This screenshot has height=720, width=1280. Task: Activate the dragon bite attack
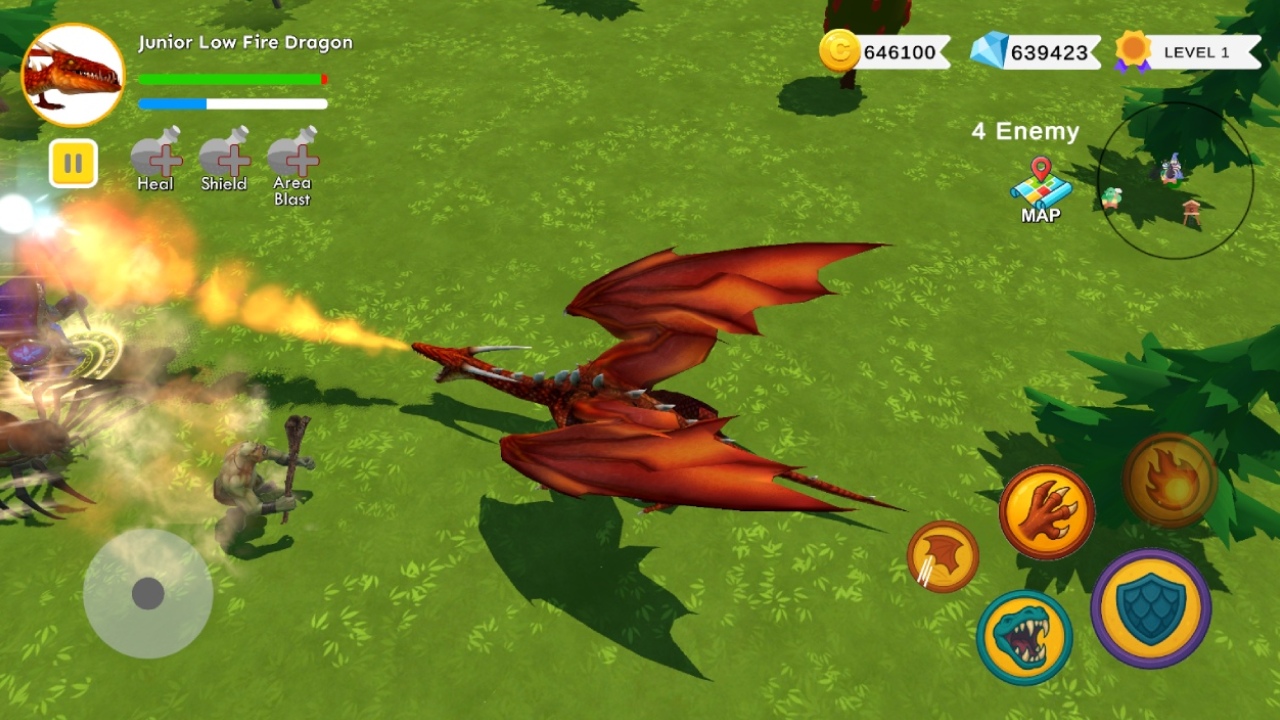(x=1025, y=637)
